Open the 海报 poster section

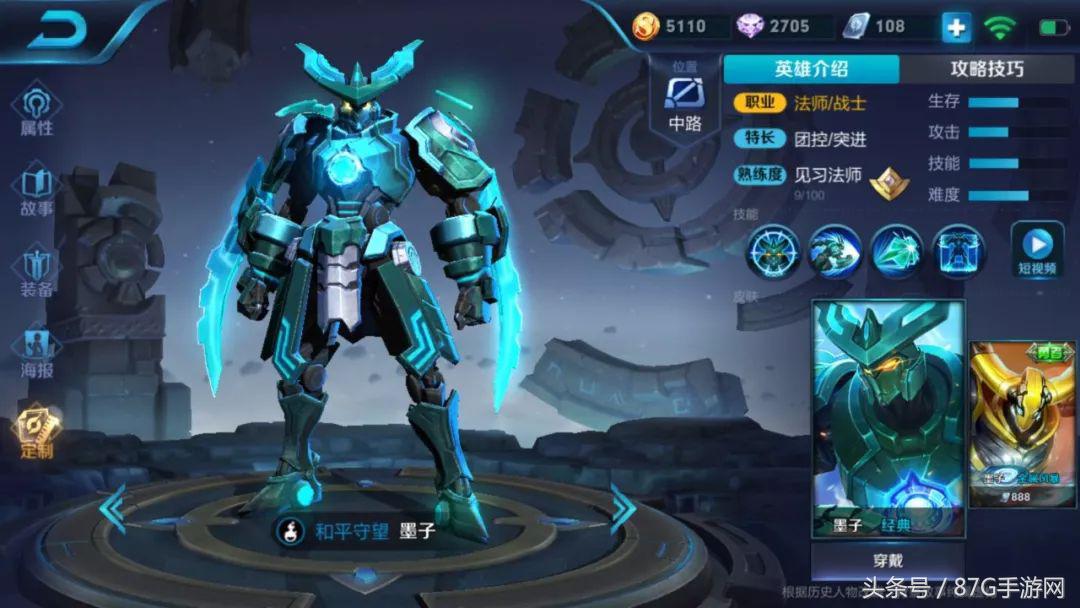(x=37, y=352)
